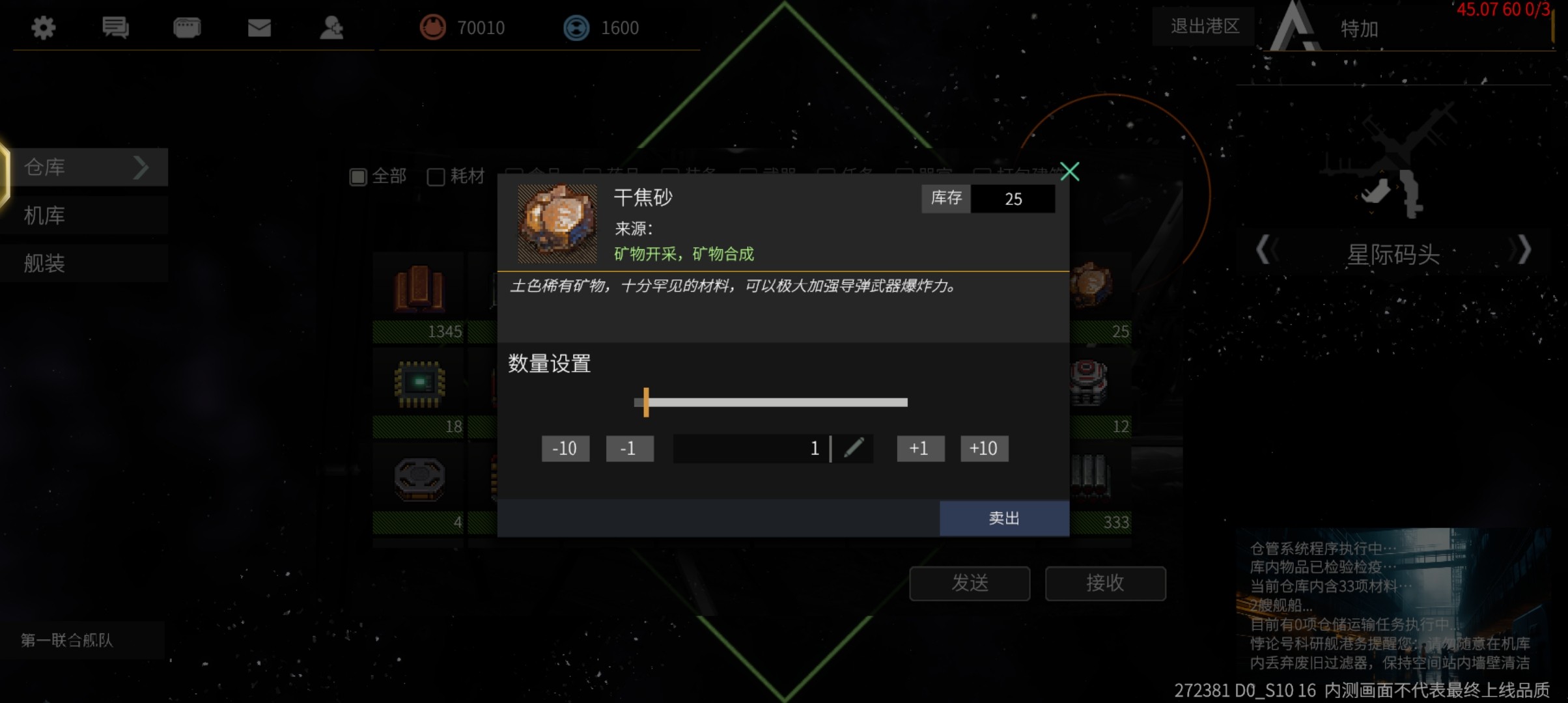Image resolution: width=1568 pixels, height=703 pixels.
Task: Increase quantity by 1
Action: coord(919,448)
